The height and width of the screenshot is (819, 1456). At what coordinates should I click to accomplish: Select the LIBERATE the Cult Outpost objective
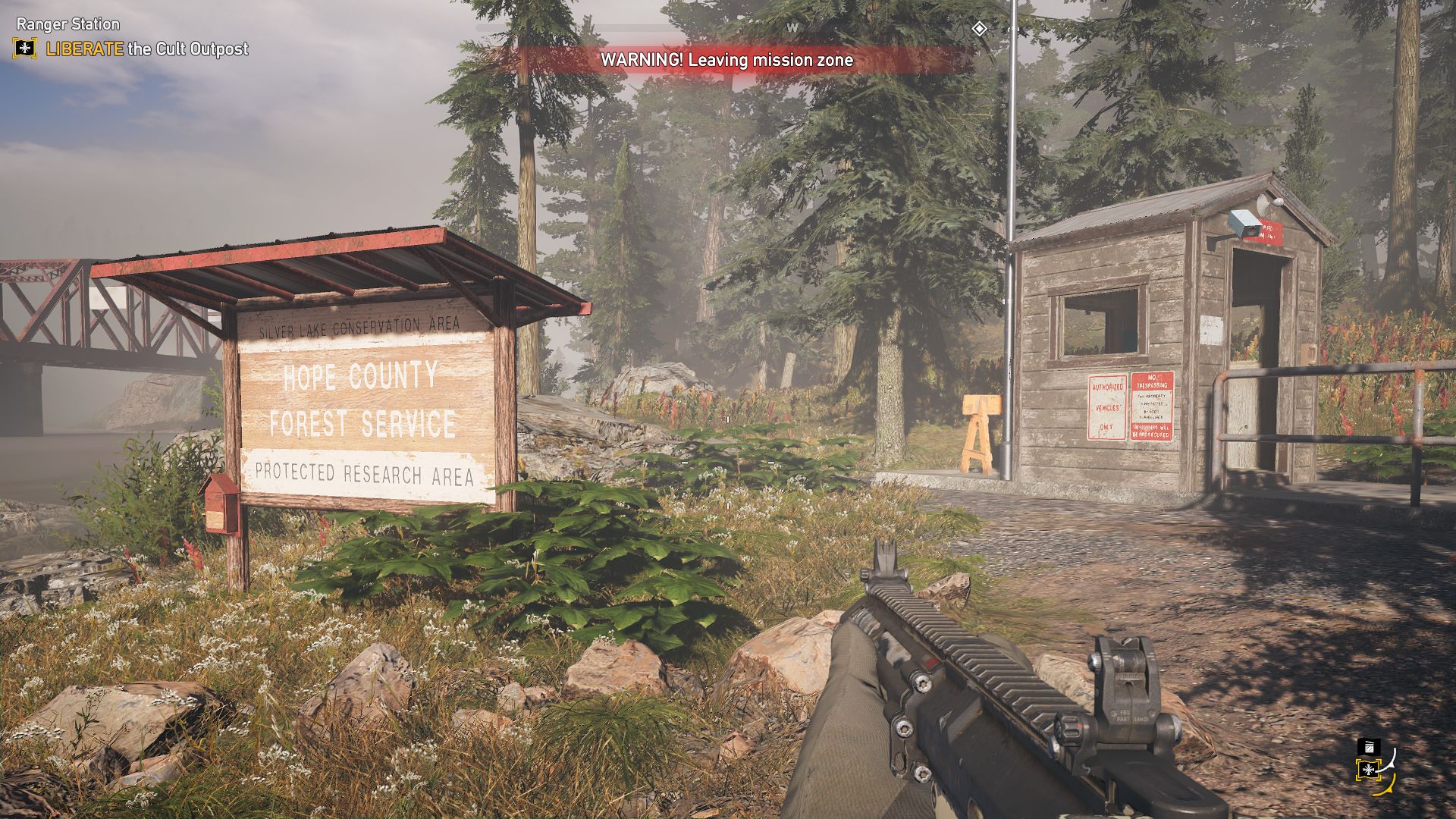(x=147, y=49)
